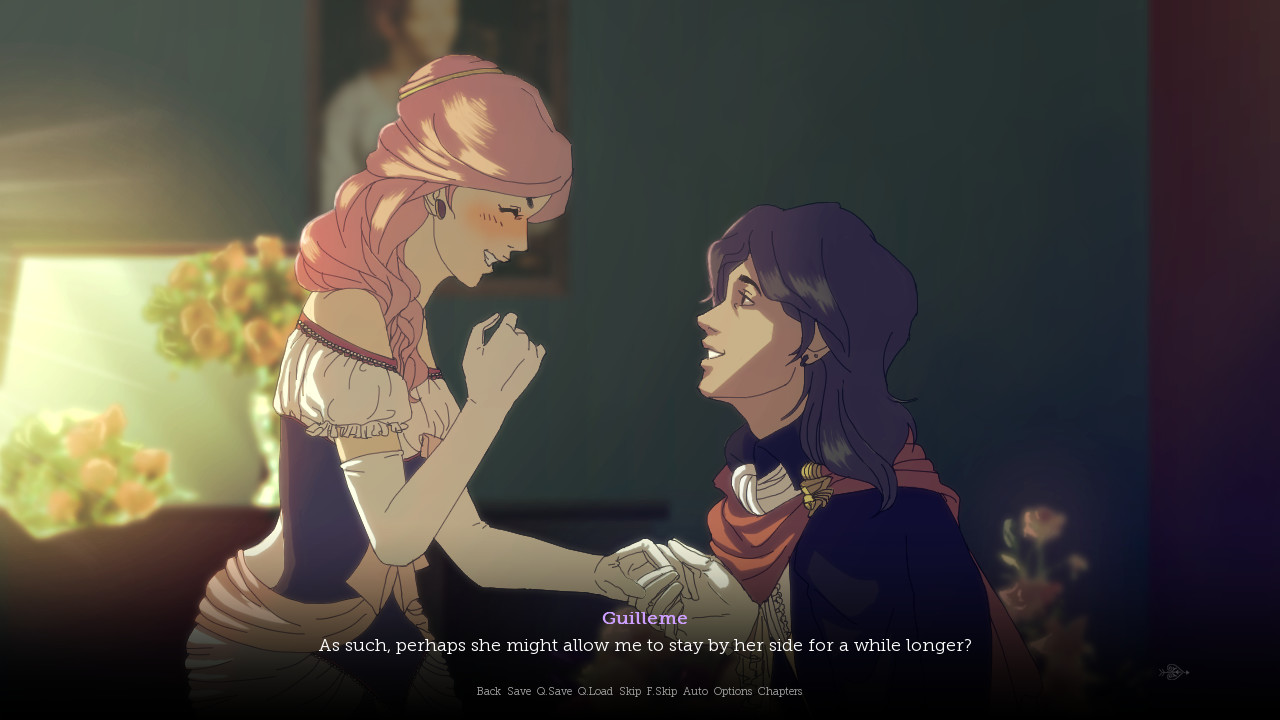The image size is (1280, 720).
Task: Enable Skip mode from the quick menu
Action: [x=631, y=691]
